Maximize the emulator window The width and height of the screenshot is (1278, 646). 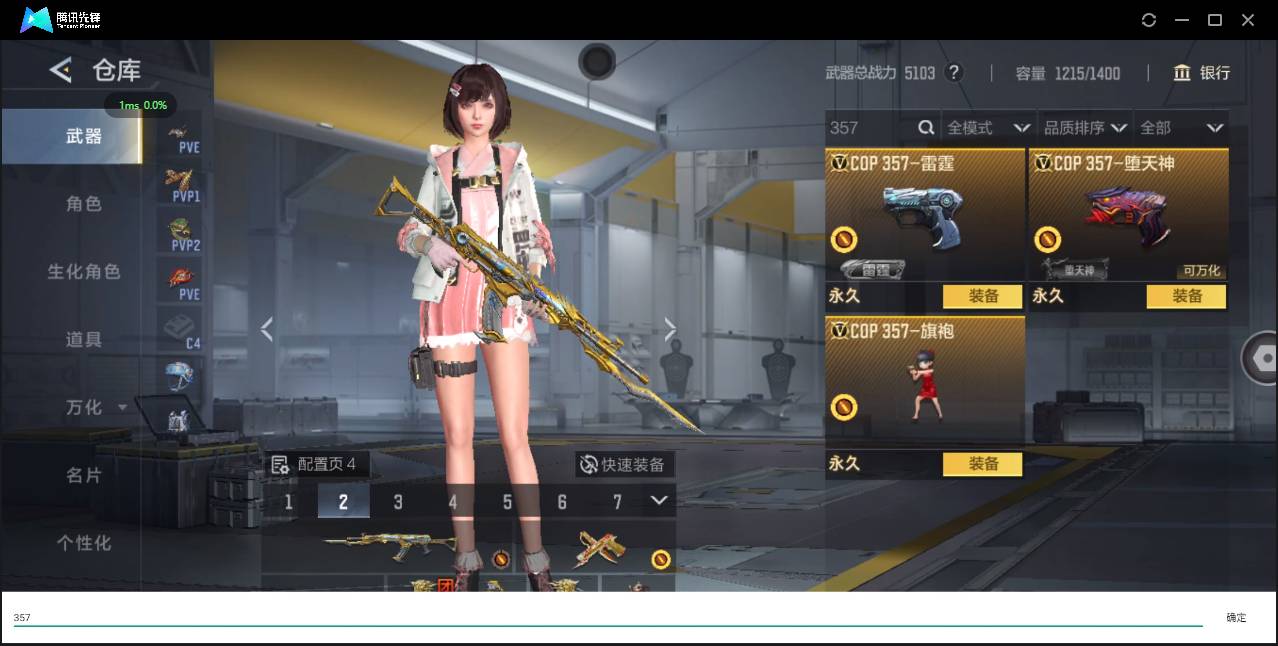click(x=1215, y=20)
